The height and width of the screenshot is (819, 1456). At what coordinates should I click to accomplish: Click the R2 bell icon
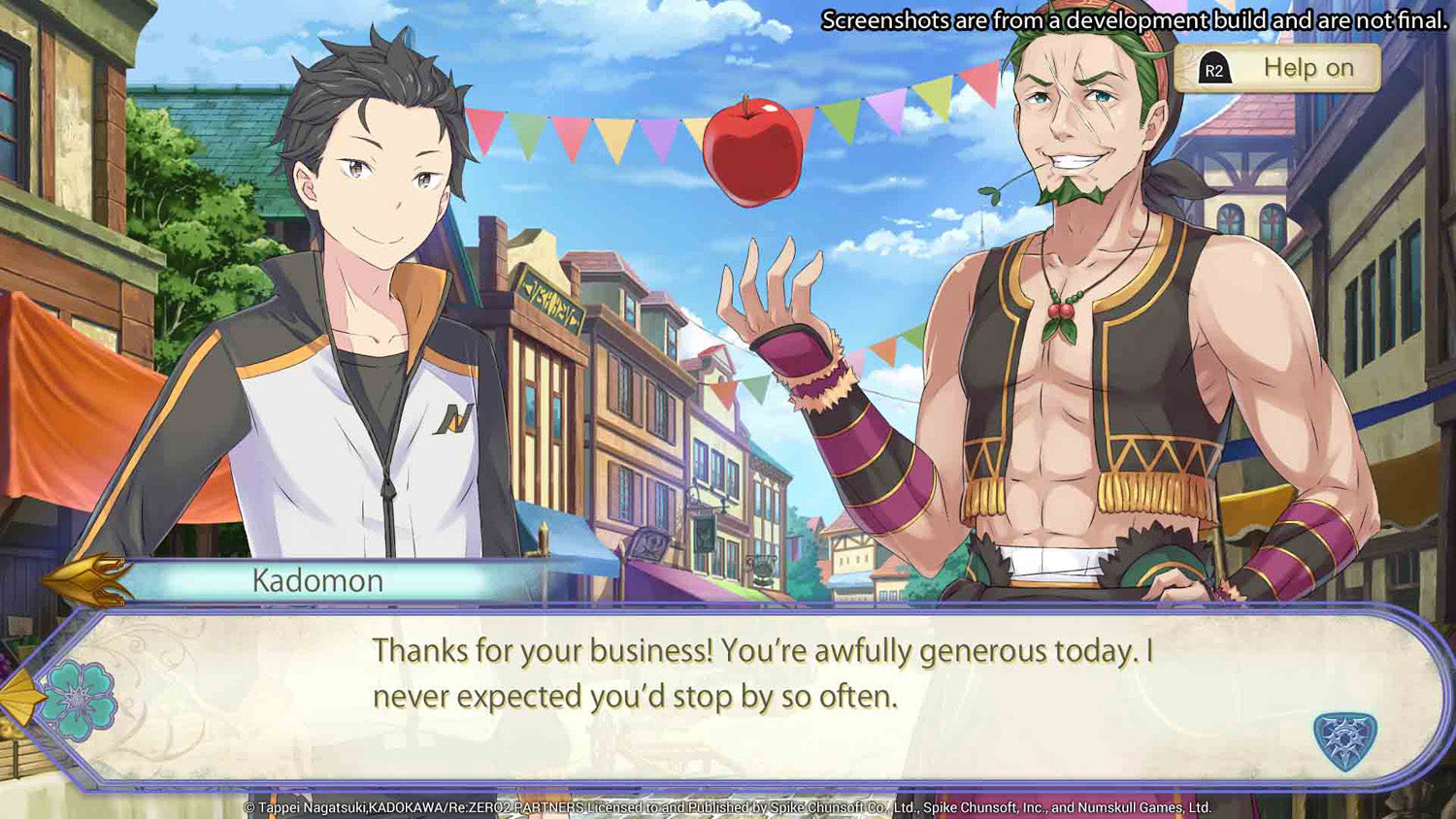click(x=1212, y=68)
